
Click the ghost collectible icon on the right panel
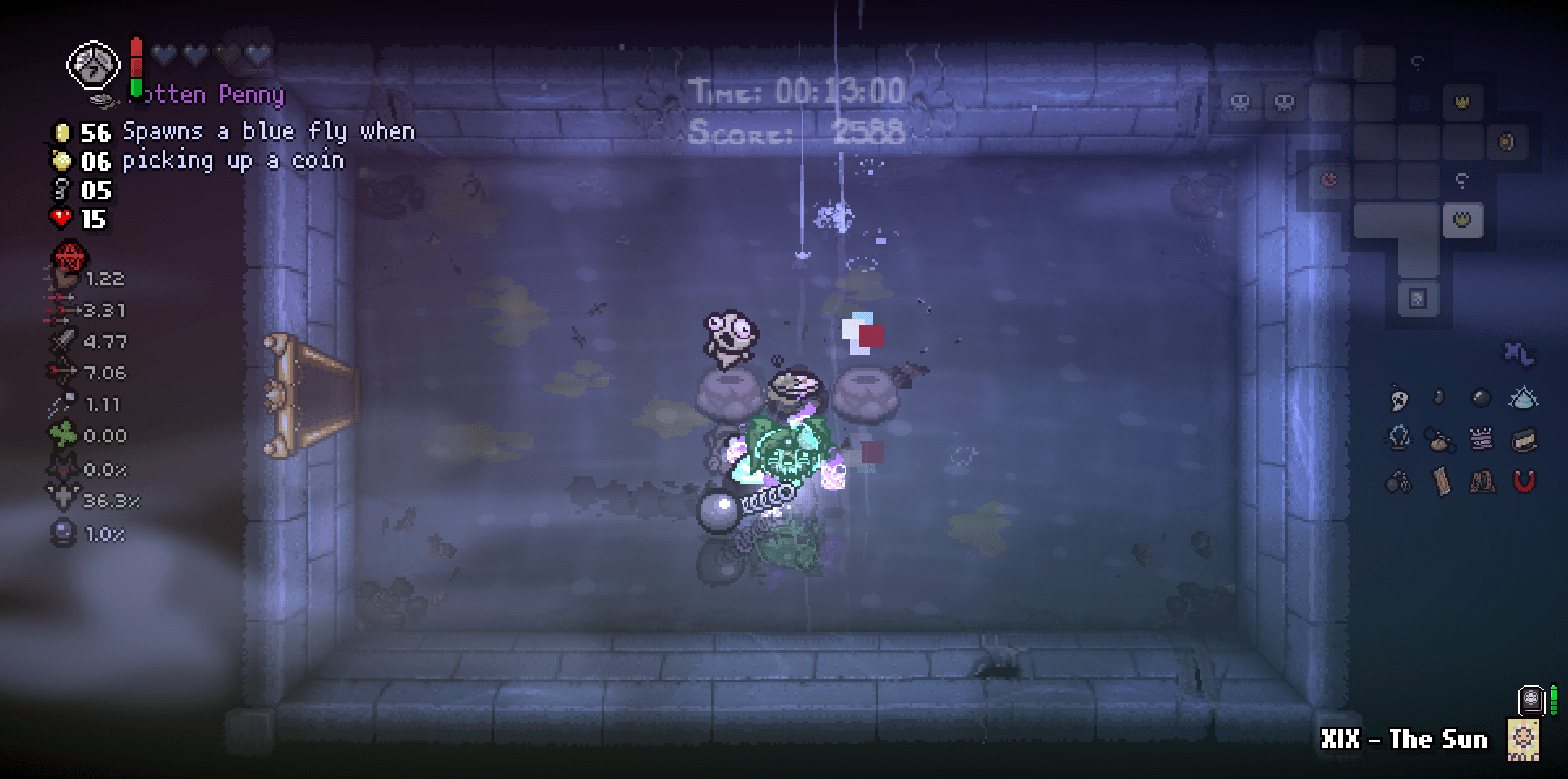(x=1397, y=398)
